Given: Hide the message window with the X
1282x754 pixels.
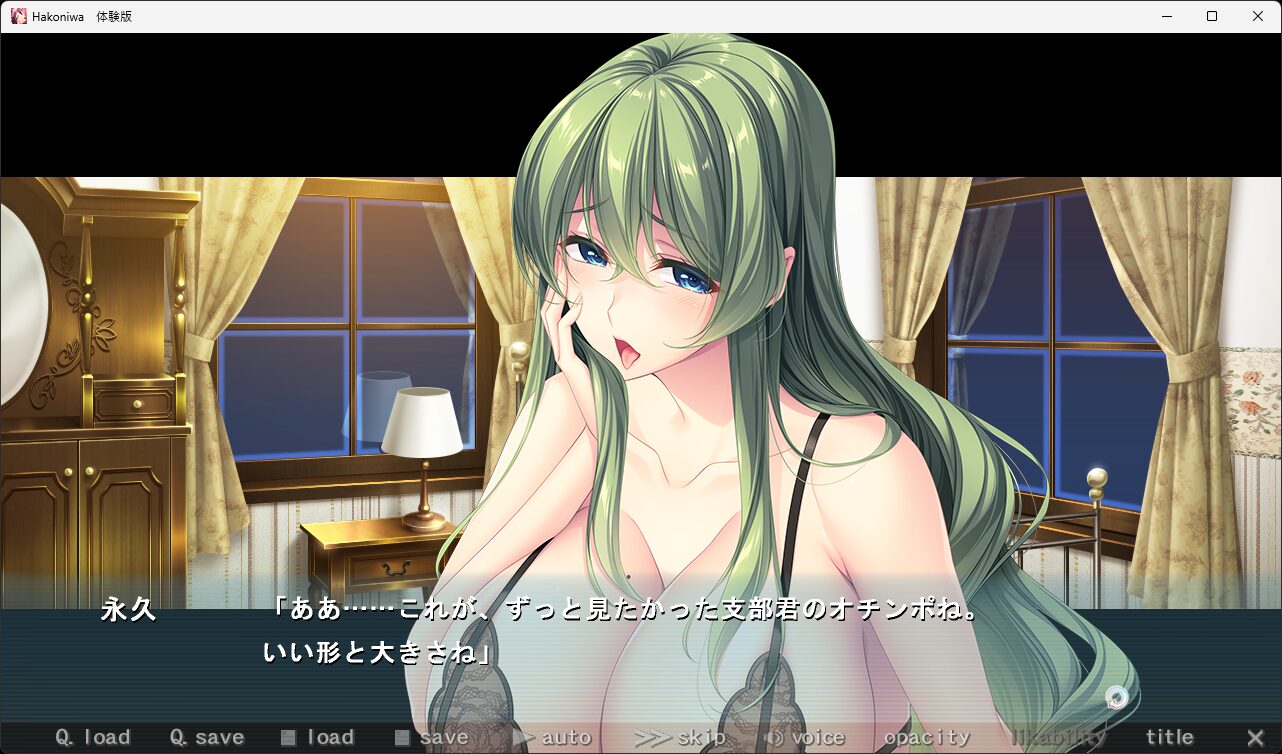Looking at the screenshot, I should (1256, 738).
